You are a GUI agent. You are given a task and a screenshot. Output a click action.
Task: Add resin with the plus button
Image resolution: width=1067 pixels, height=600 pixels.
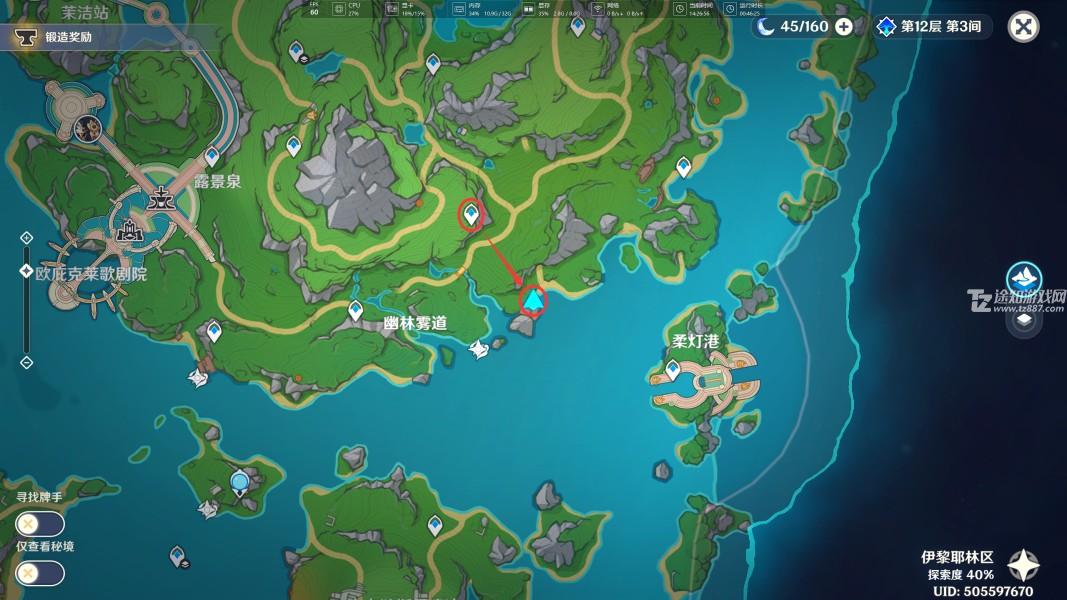(844, 26)
